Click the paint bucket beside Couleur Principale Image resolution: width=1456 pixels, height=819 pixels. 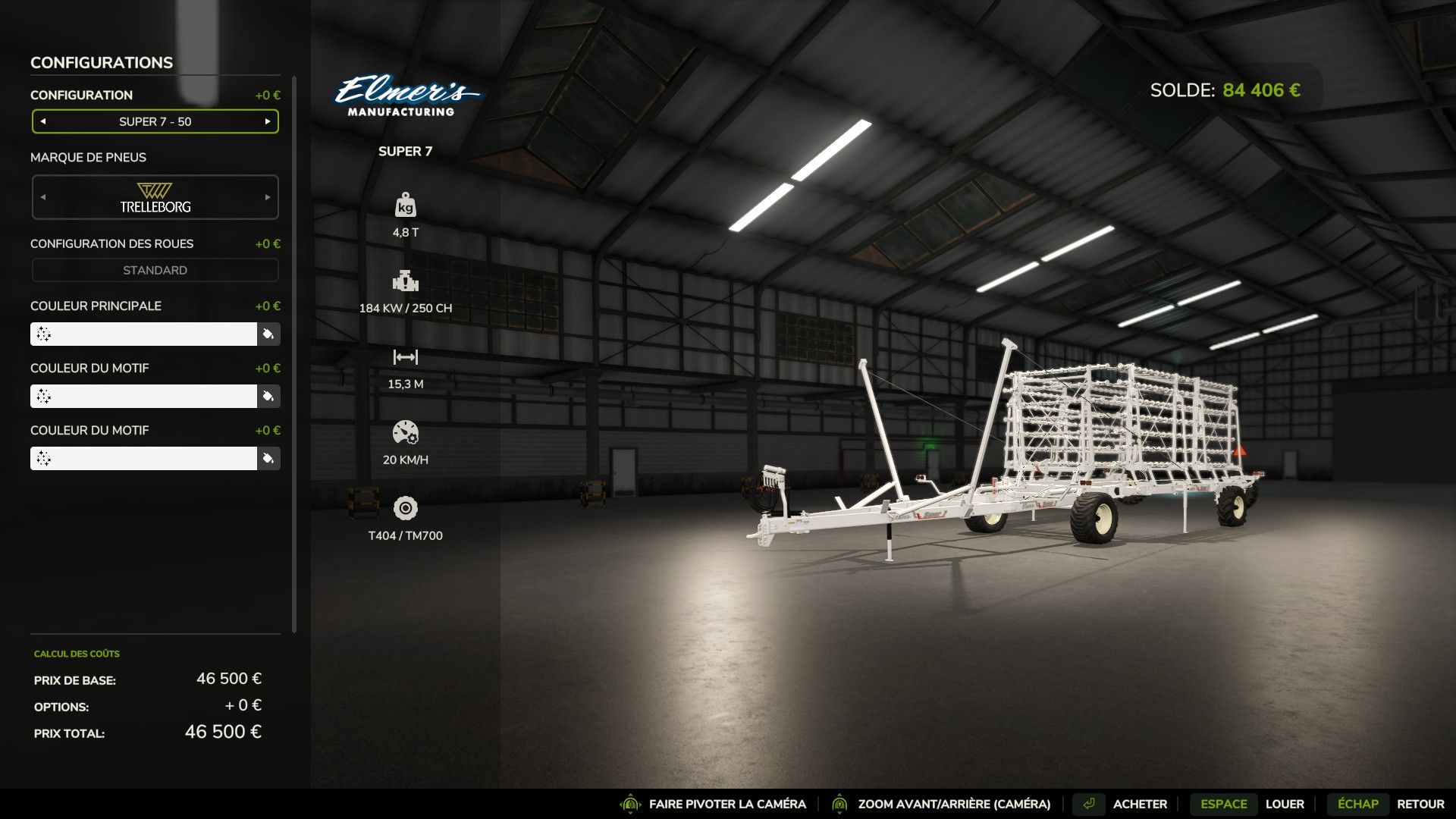click(x=268, y=334)
